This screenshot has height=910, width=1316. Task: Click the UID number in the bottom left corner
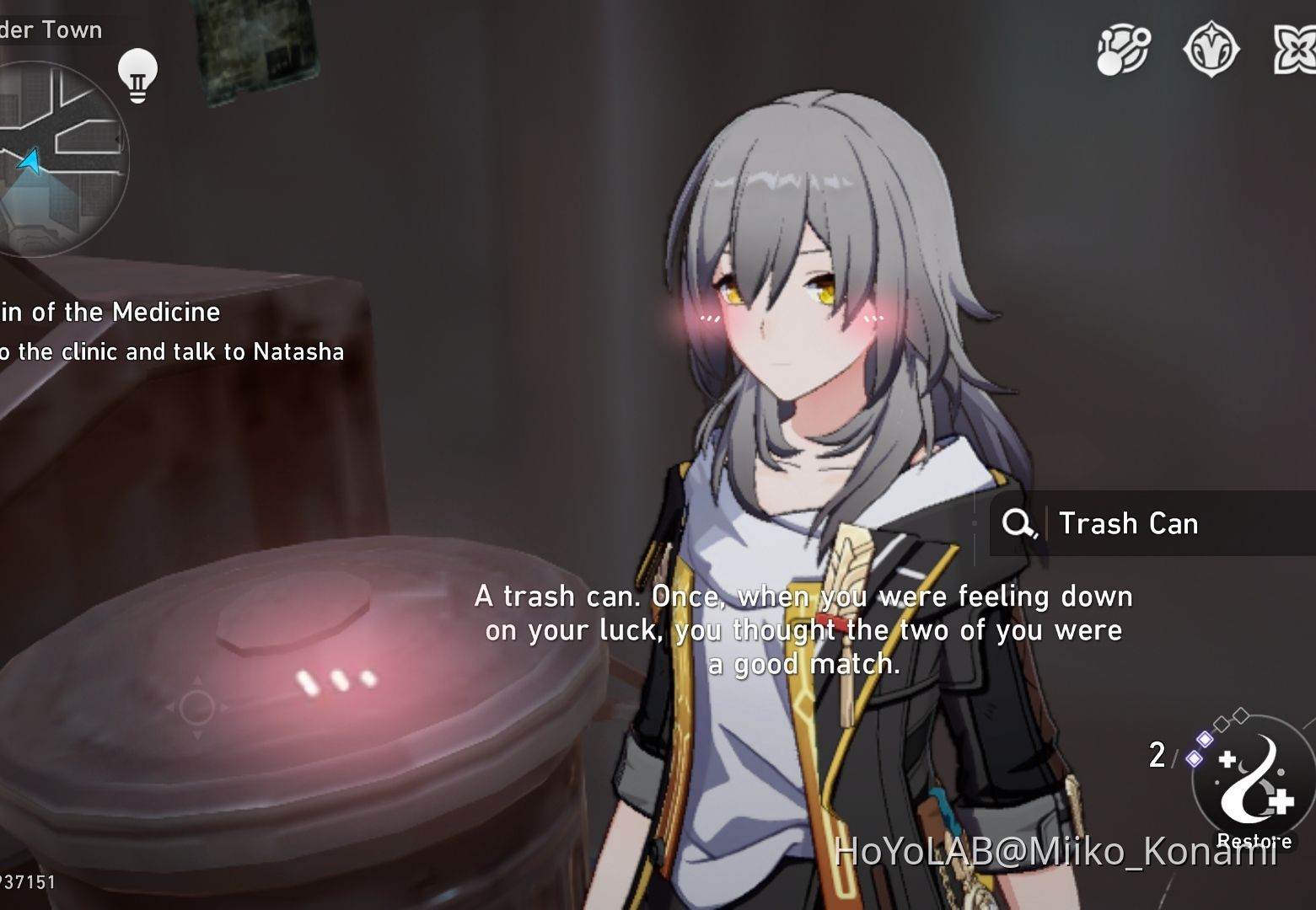25,882
